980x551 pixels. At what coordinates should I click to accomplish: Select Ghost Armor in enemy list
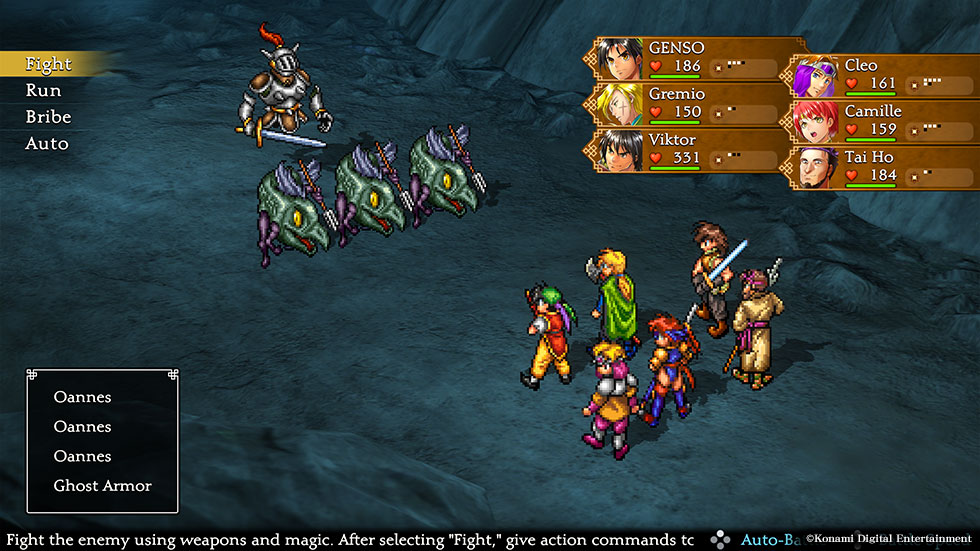click(103, 486)
